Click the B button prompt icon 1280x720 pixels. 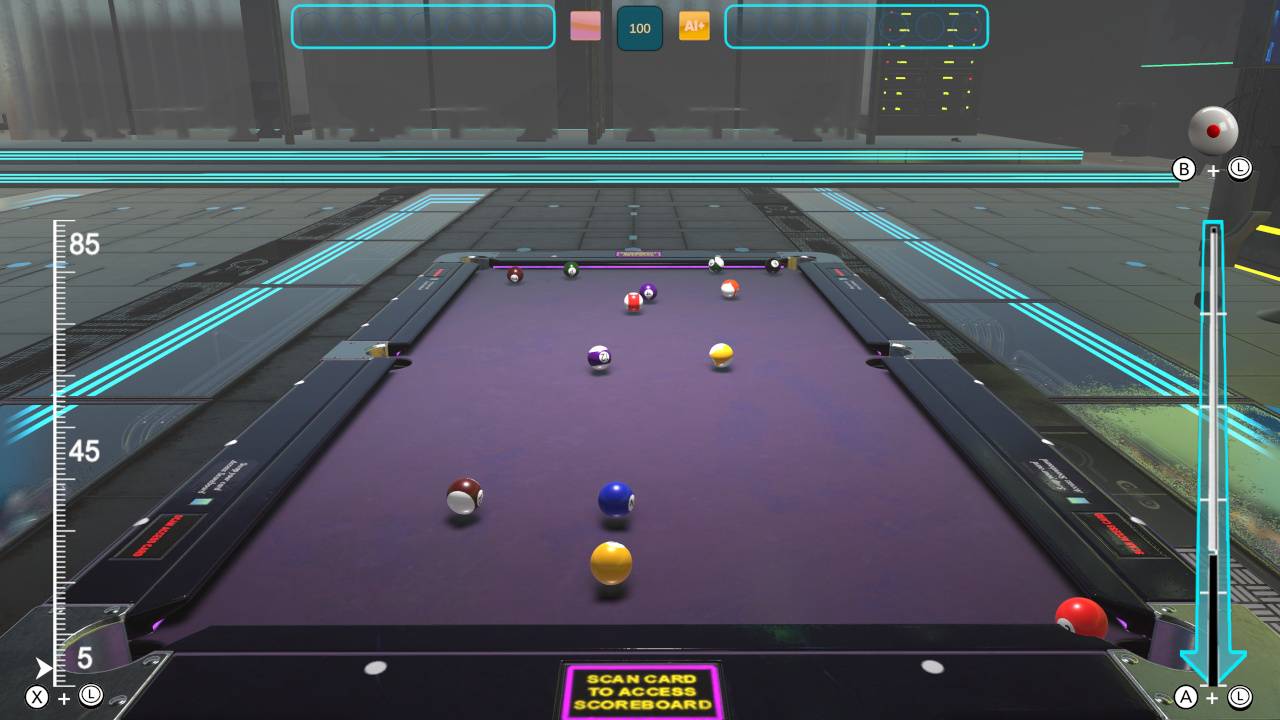click(1185, 170)
